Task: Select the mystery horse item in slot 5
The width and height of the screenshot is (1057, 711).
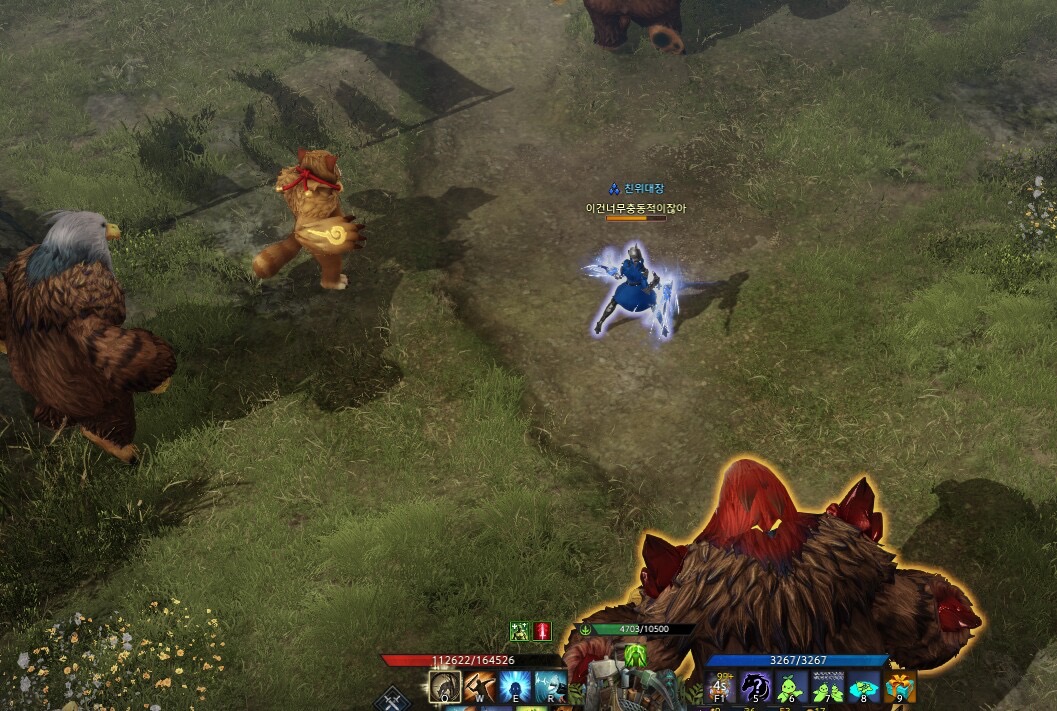Action: 756,687
